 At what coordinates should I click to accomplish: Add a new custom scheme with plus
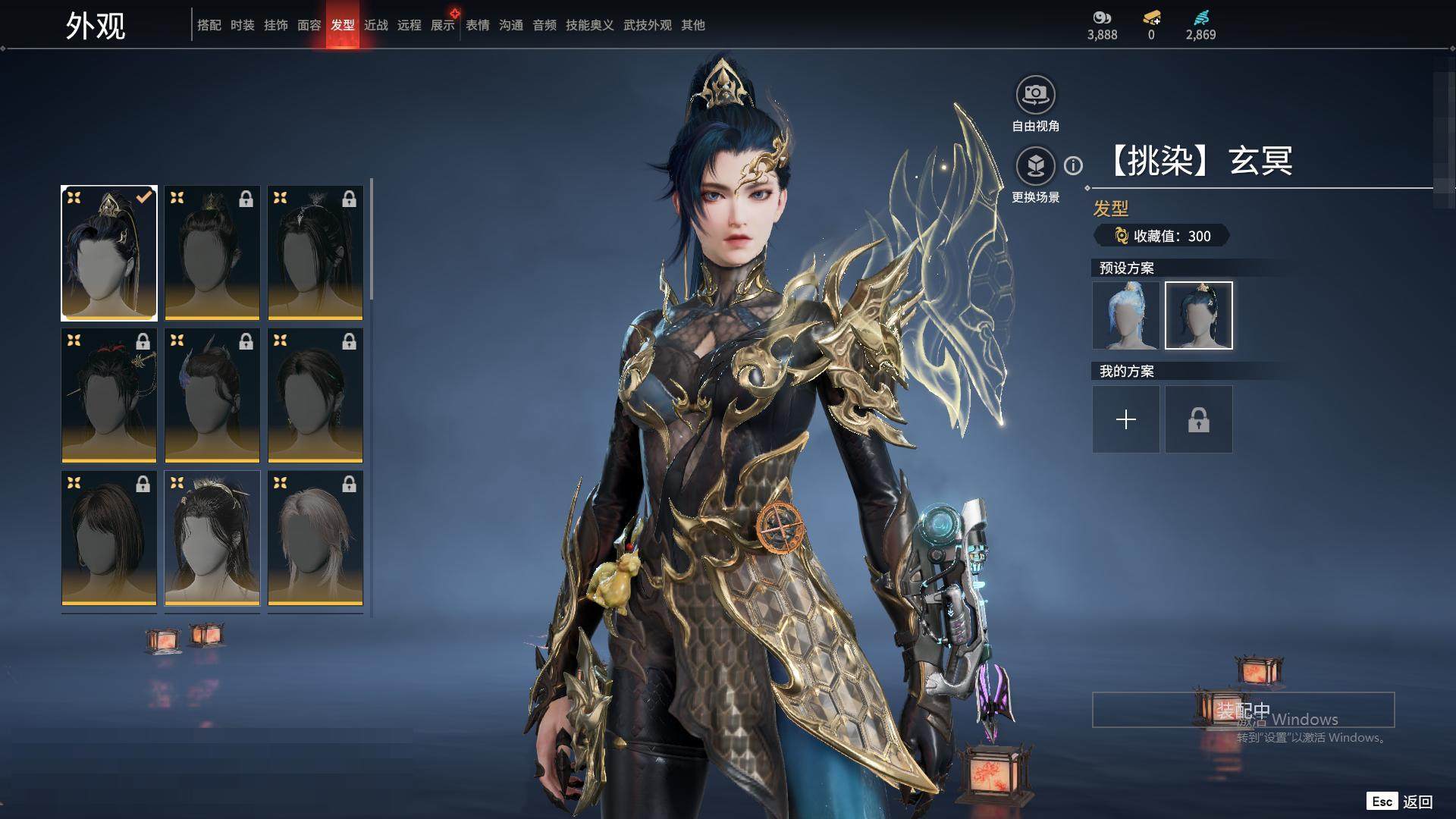pos(1126,419)
